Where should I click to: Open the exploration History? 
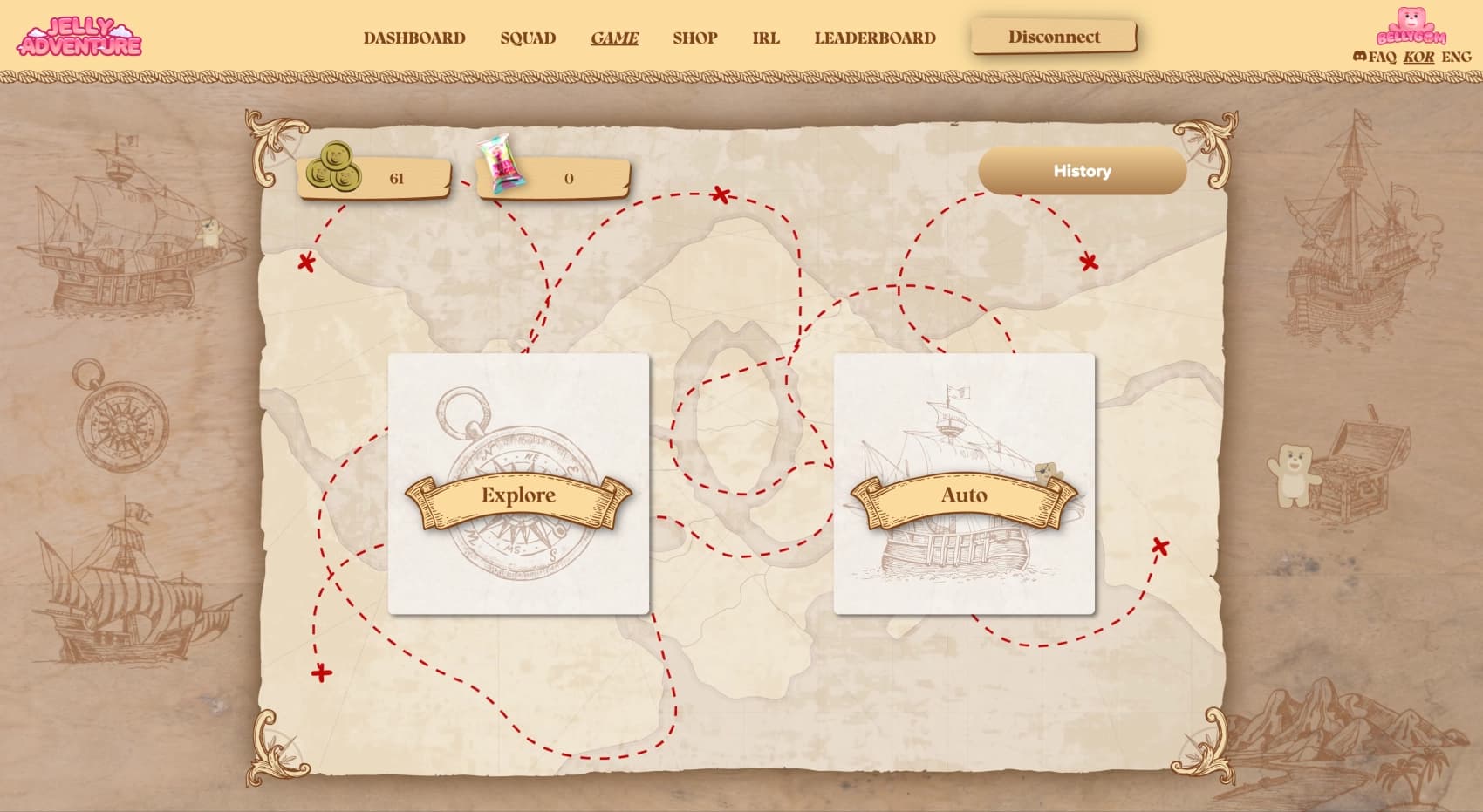(x=1082, y=171)
